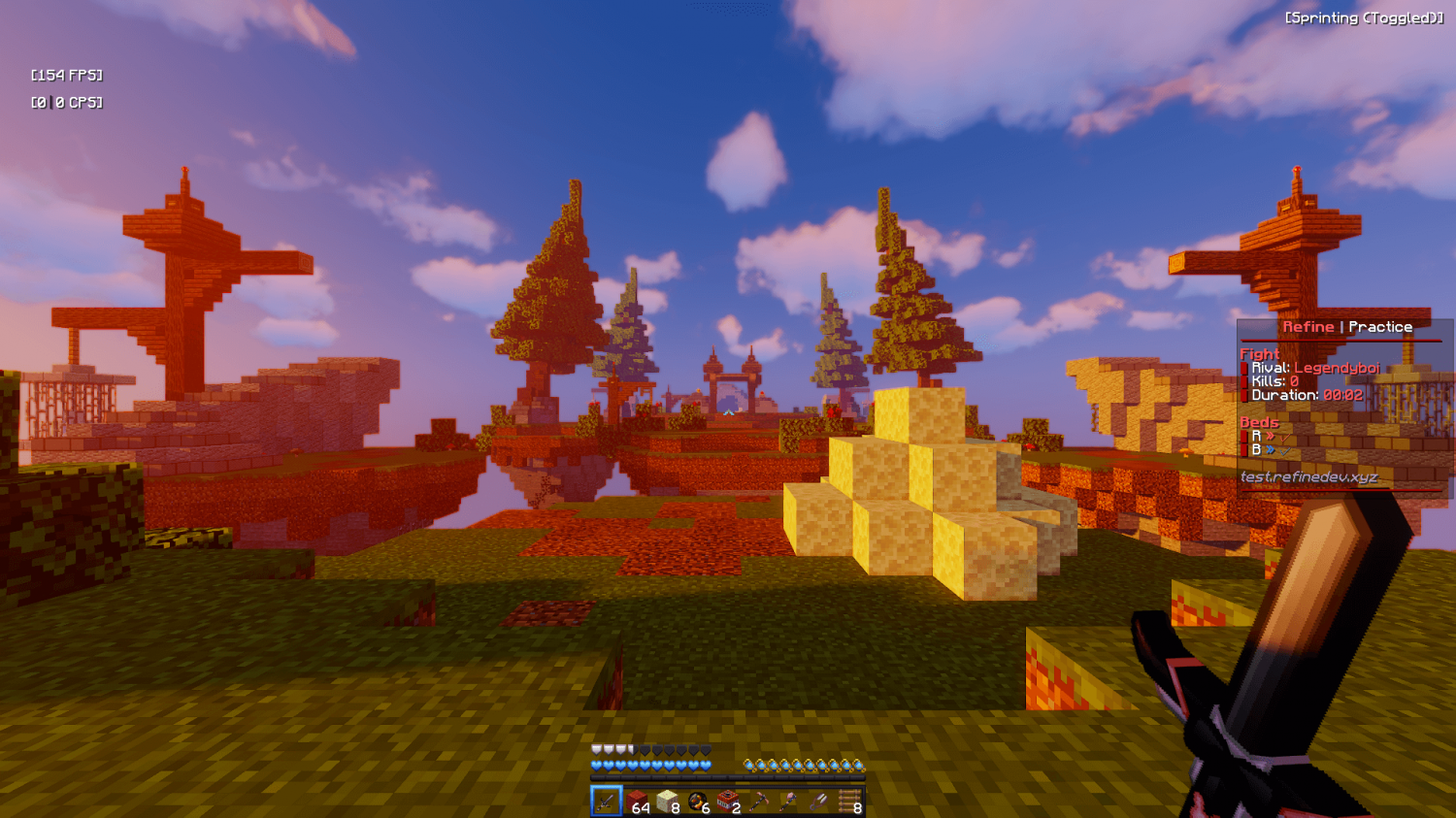1456x818 pixels.
Task: Select the fireball item
Action: pyautogui.click(x=697, y=803)
